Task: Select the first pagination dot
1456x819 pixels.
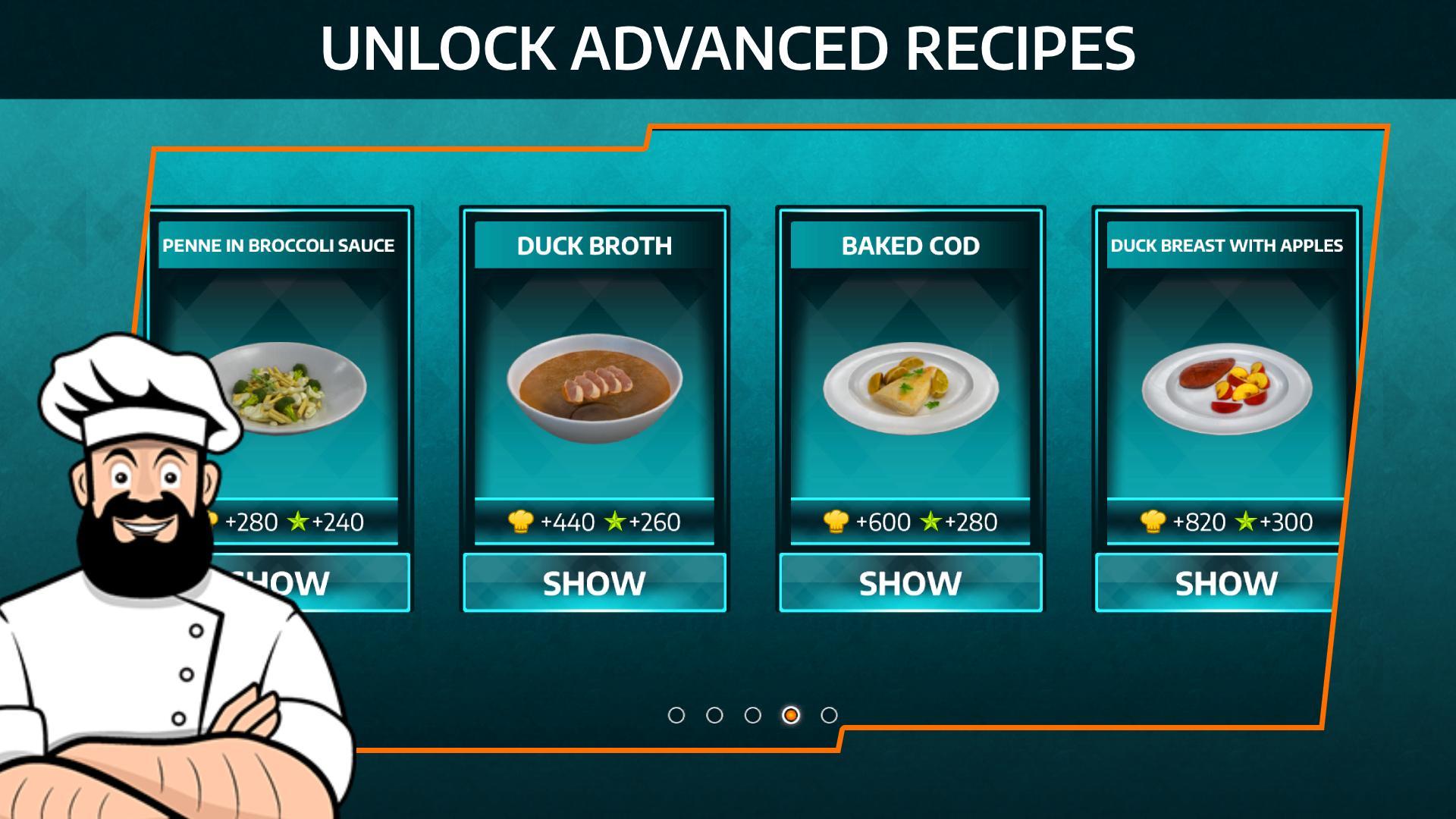Action: tap(677, 714)
